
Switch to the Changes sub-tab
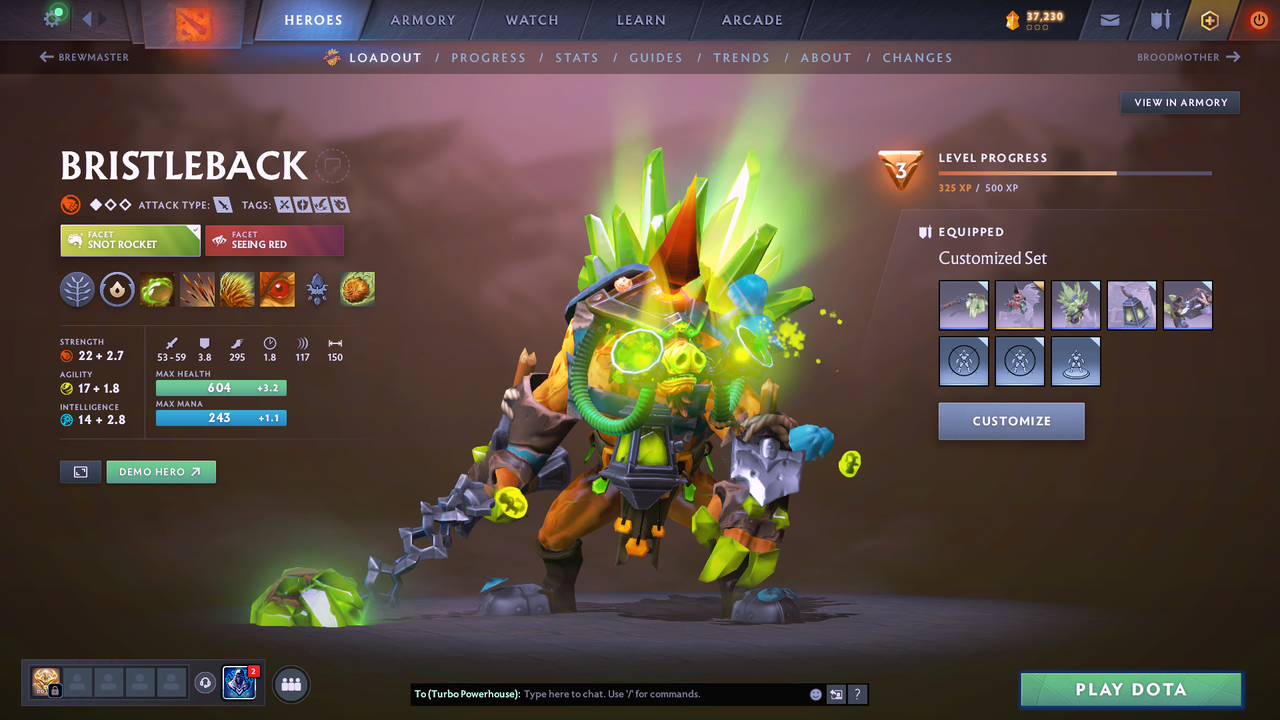click(917, 58)
